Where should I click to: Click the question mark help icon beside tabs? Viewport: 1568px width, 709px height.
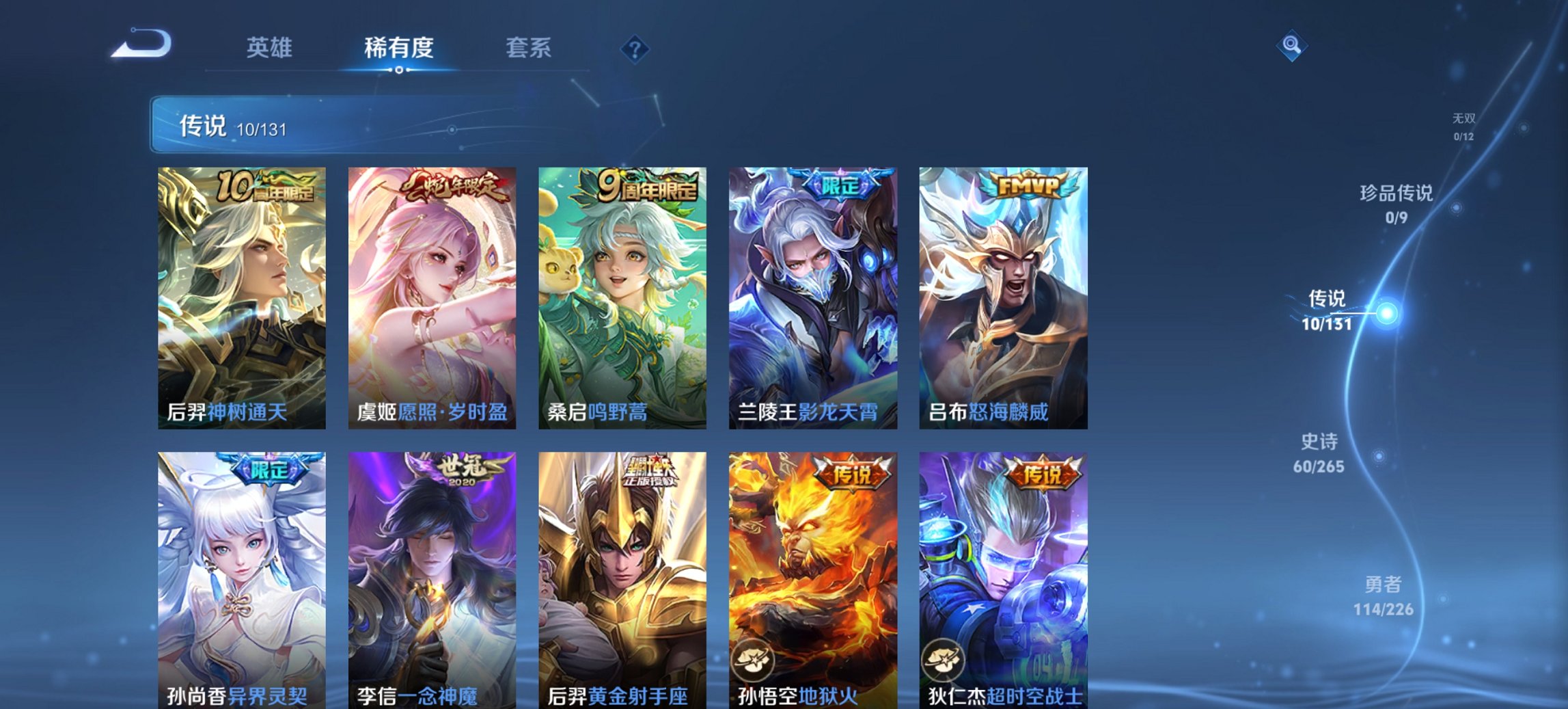coord(633,48)
